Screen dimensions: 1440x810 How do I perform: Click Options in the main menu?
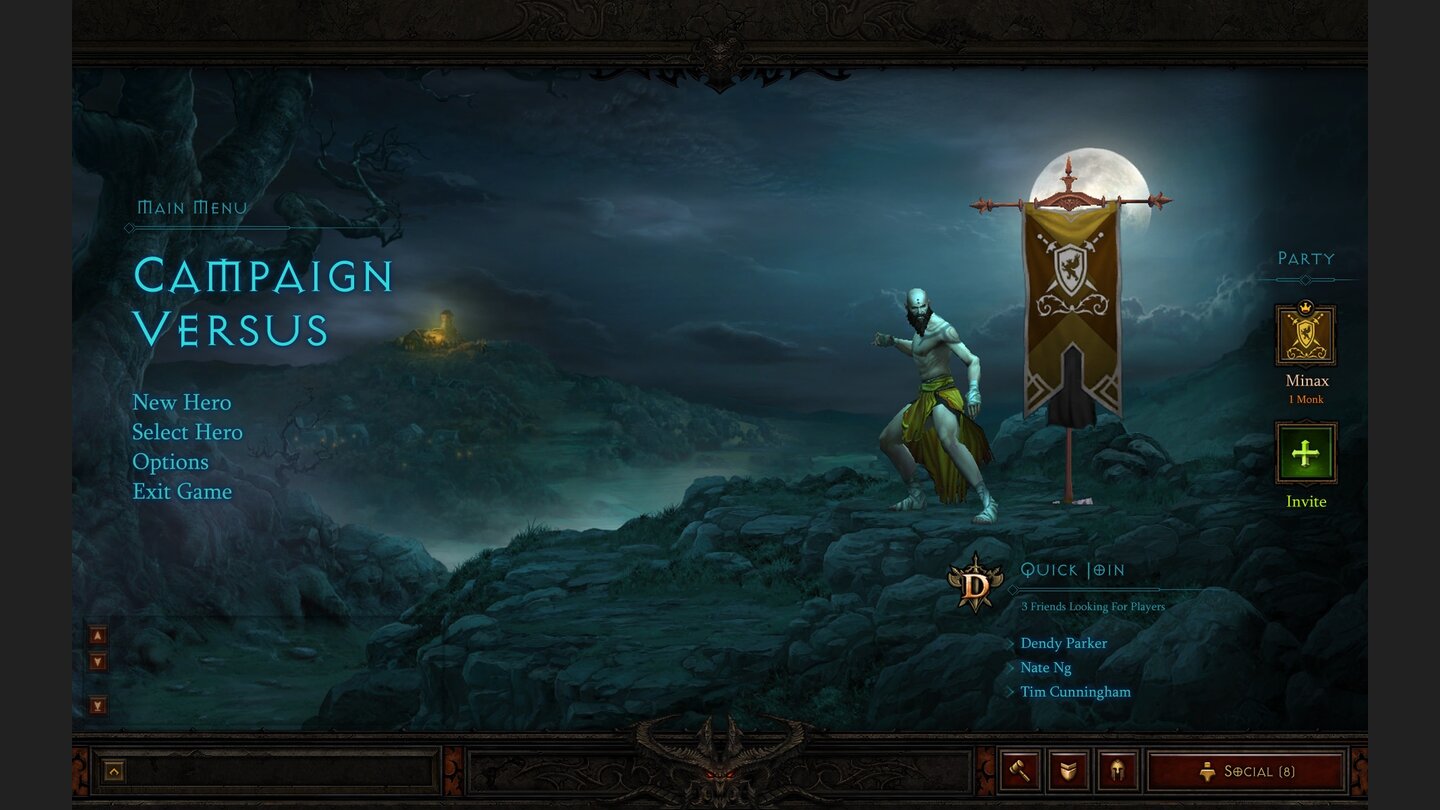click(170, 461)
